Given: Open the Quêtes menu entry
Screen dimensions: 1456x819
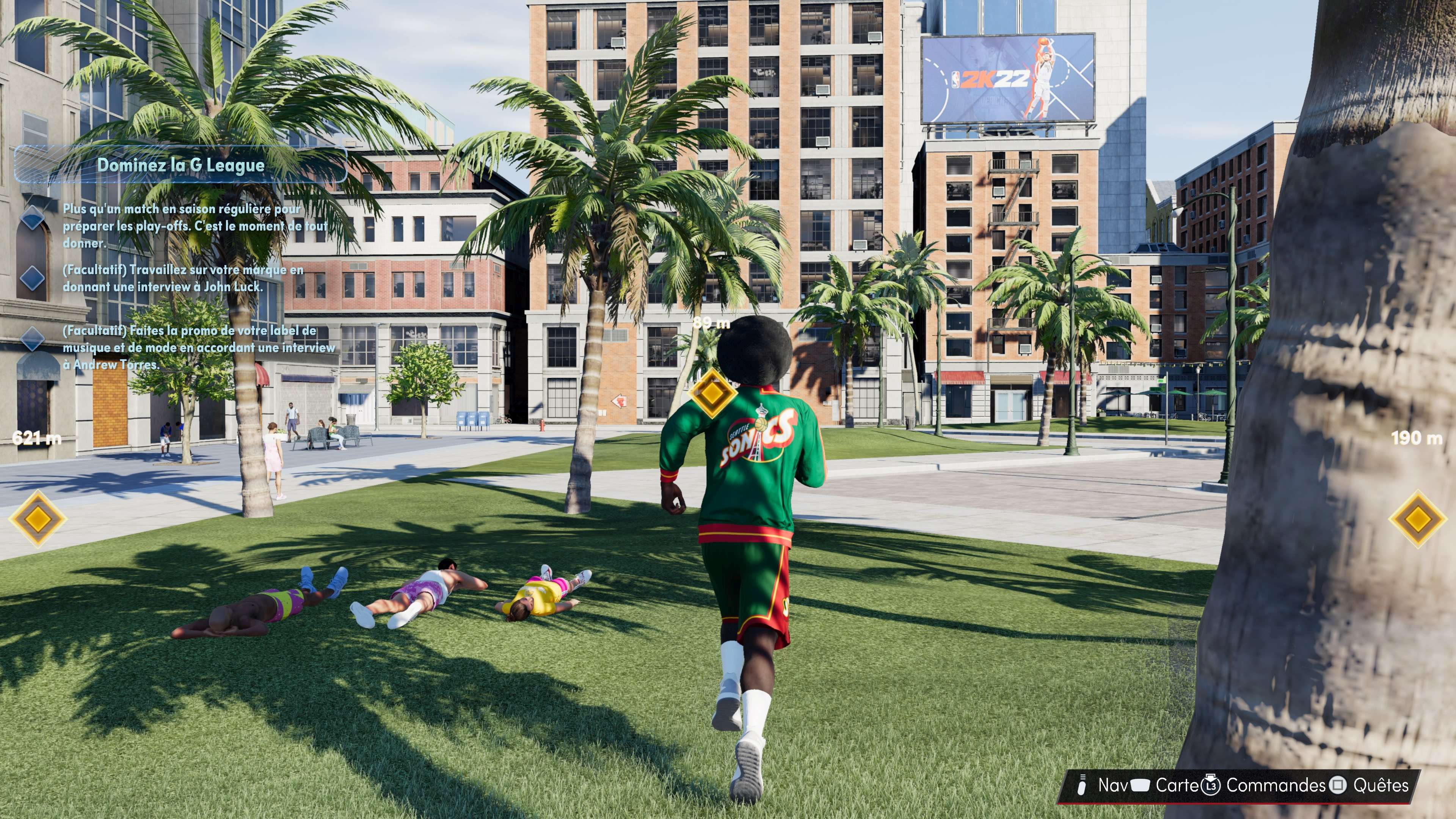Looking at the screenshot, I should pos(1382,786).
